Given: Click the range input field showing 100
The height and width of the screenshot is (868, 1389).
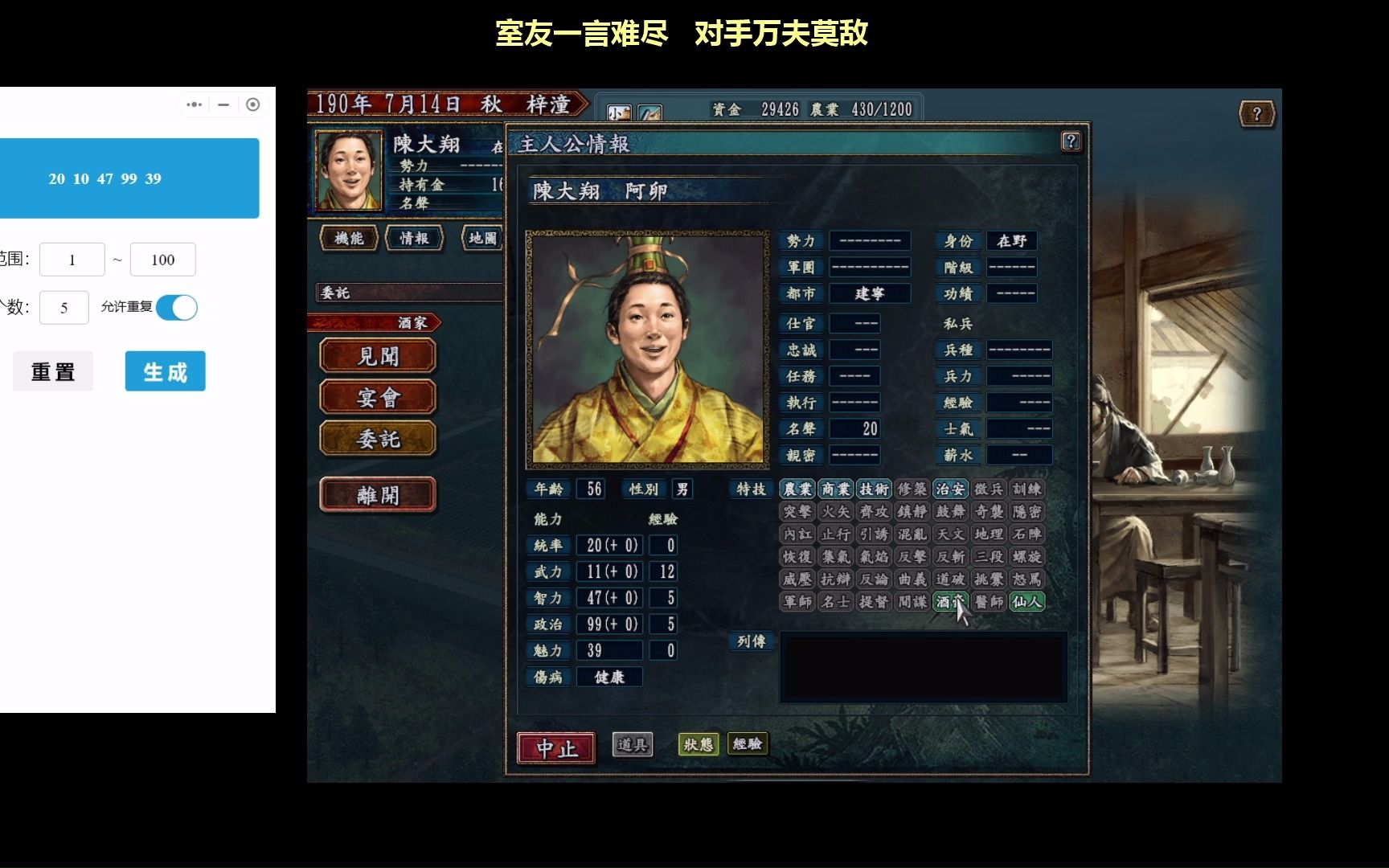Looking at the screenshot, I should pos(162,259).
